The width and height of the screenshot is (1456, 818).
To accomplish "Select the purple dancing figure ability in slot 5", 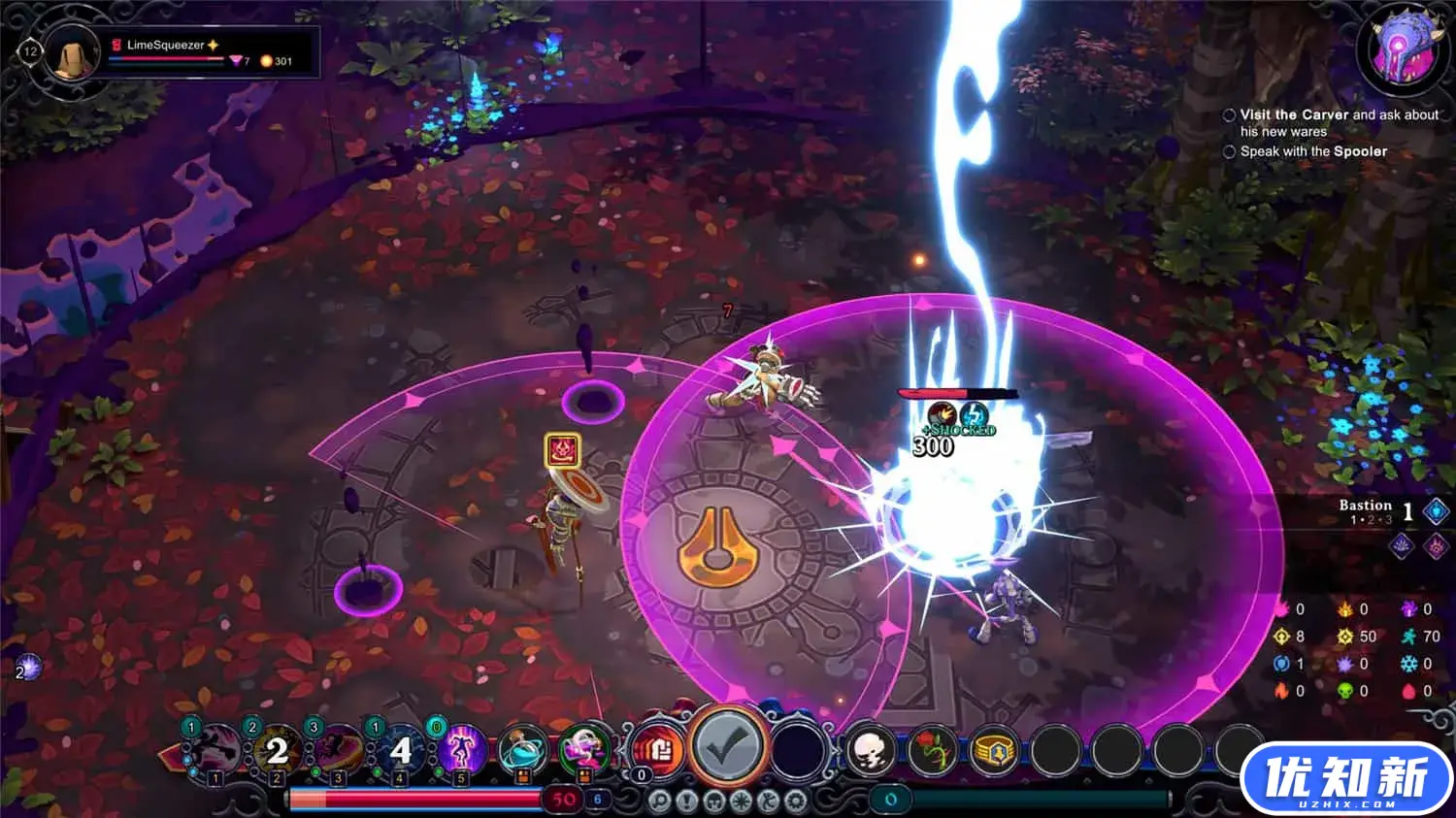I will pos(461,750).
